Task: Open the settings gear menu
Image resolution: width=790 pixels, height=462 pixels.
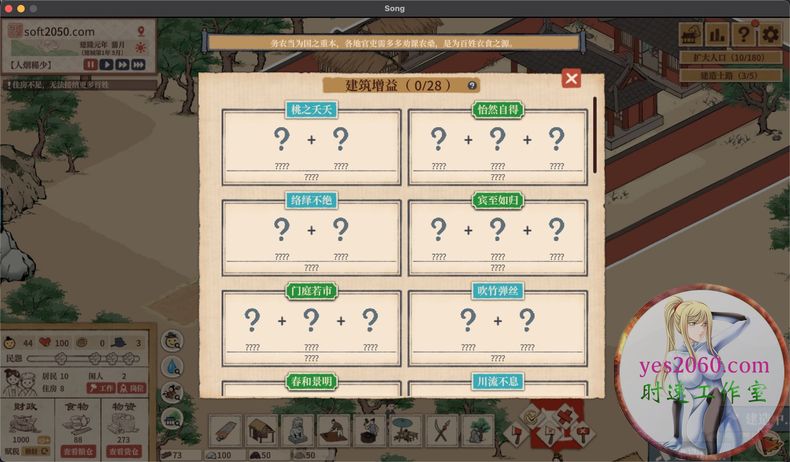Action: tap(770, 35)
